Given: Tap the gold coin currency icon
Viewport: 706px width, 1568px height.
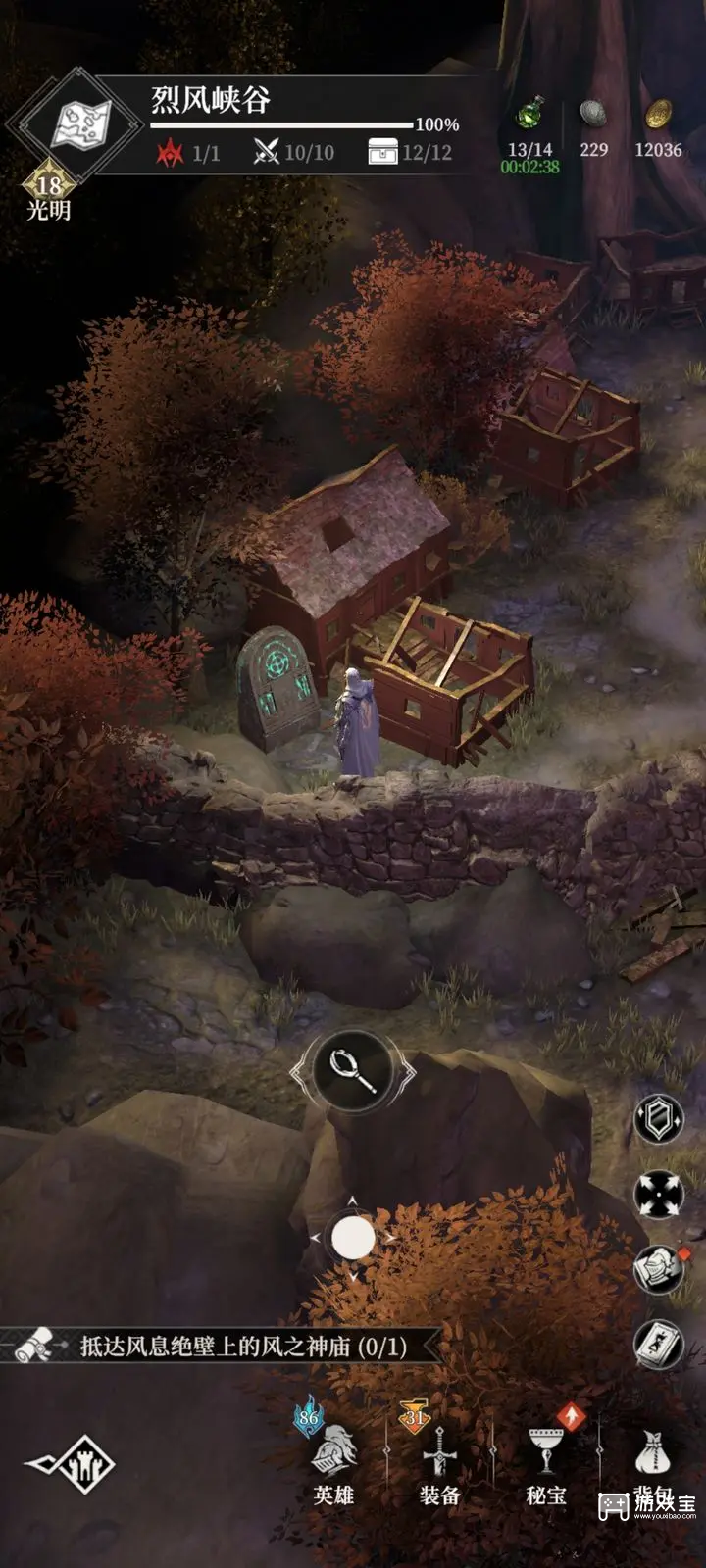Looking at the screenshot, I should point(658,115).
